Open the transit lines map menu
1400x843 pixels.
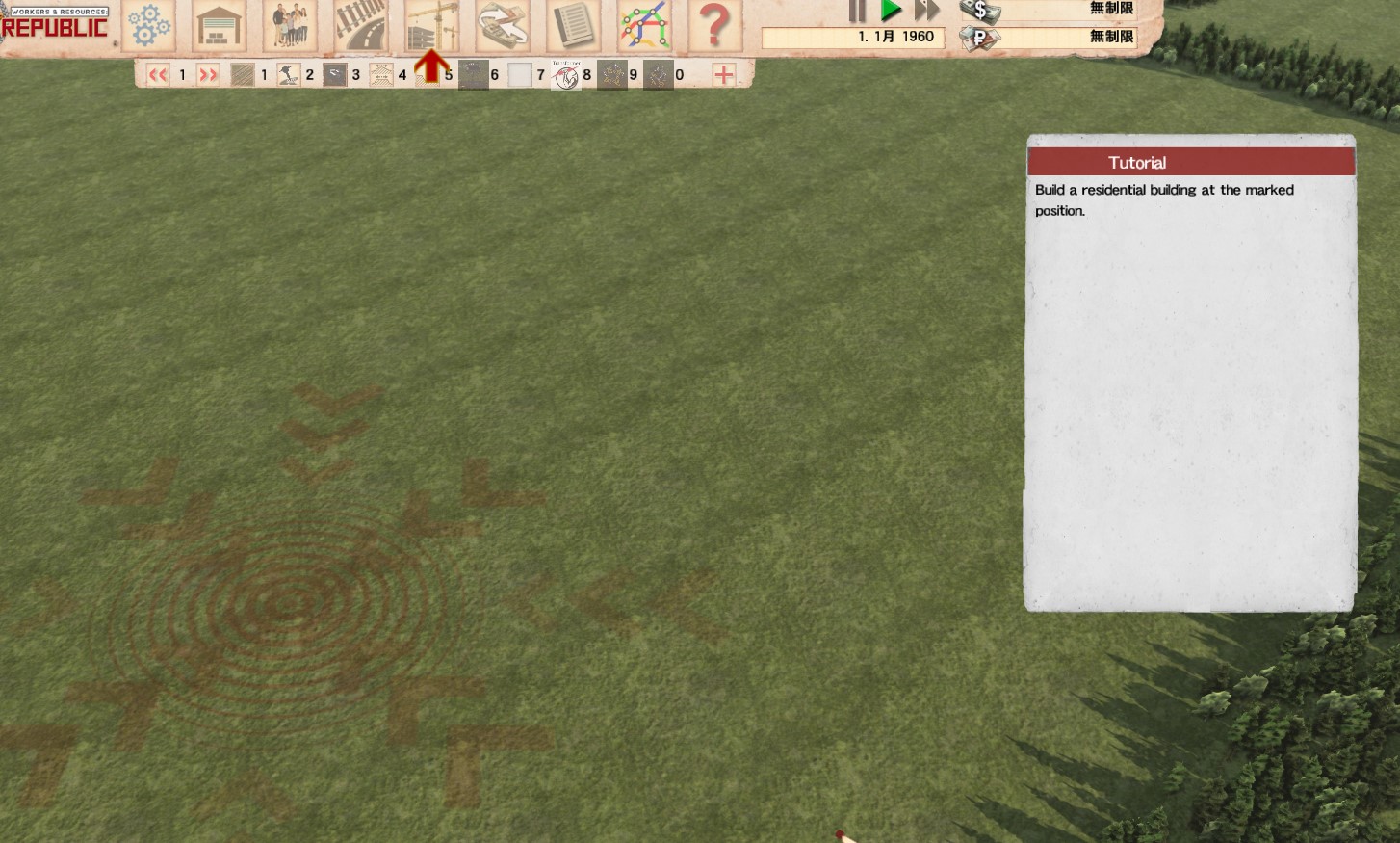[644, 25]
